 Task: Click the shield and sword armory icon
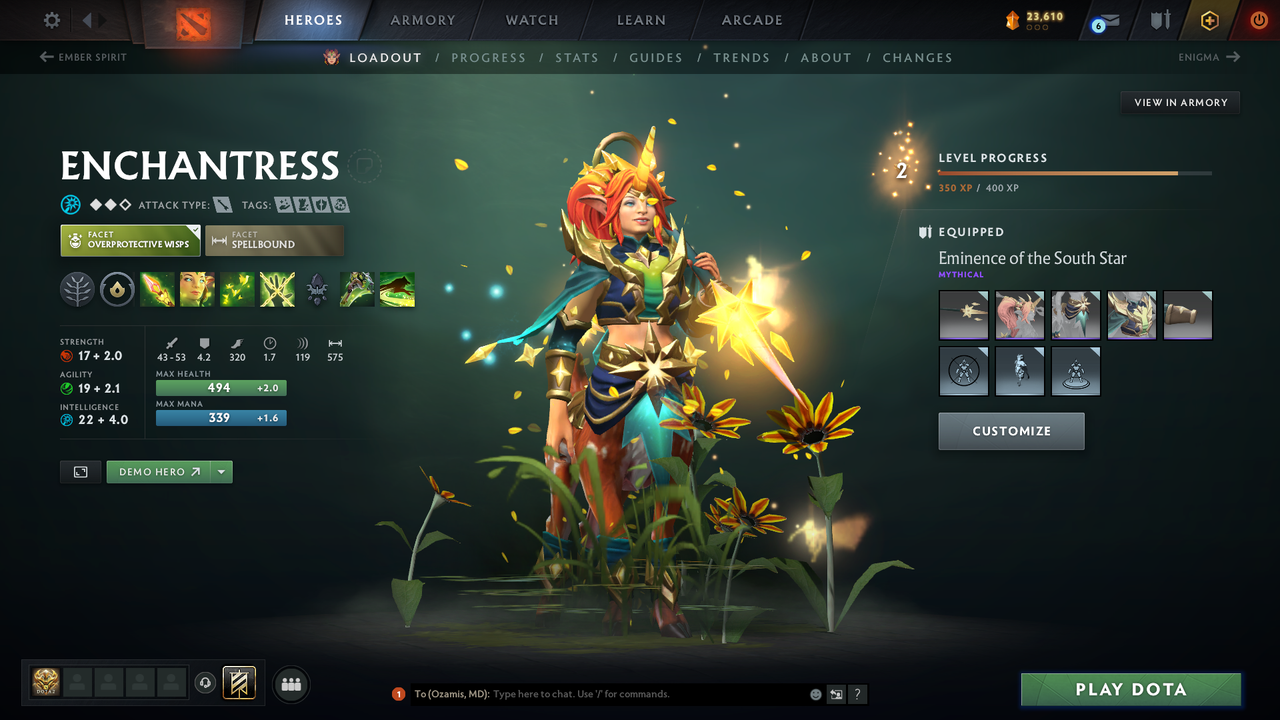tap(1163, 19)
